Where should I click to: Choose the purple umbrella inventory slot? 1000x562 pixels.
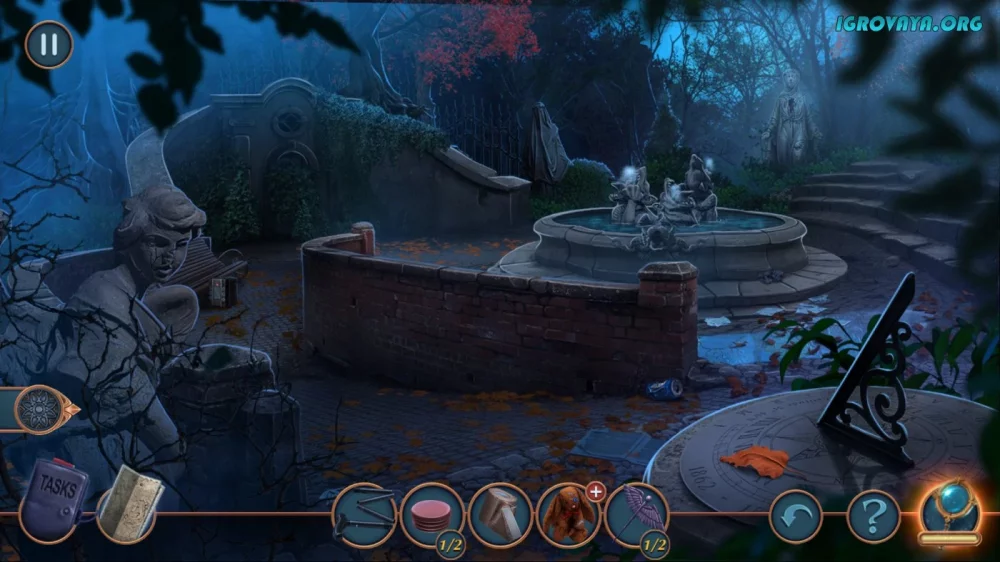coord(636,516)
